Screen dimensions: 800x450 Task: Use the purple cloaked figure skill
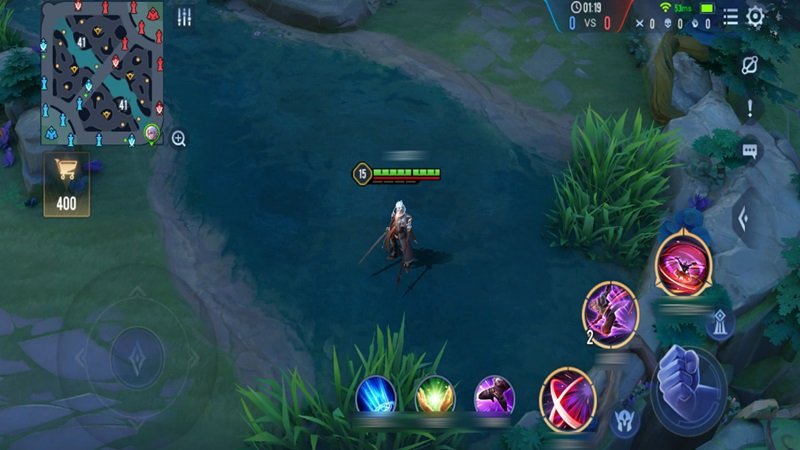pos(494,396)
